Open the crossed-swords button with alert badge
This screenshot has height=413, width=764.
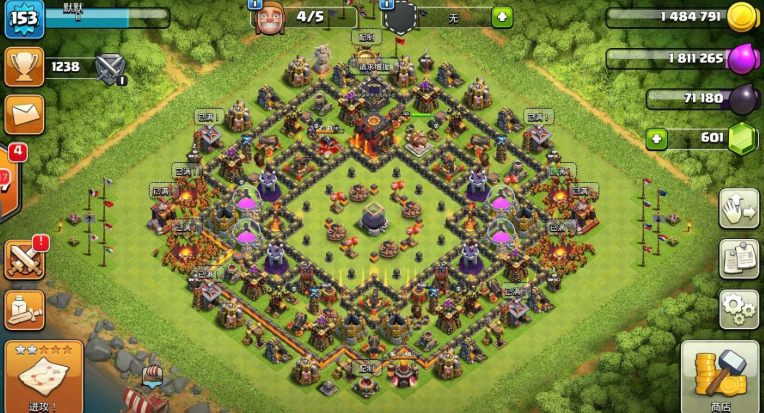[x=24, y=259]
